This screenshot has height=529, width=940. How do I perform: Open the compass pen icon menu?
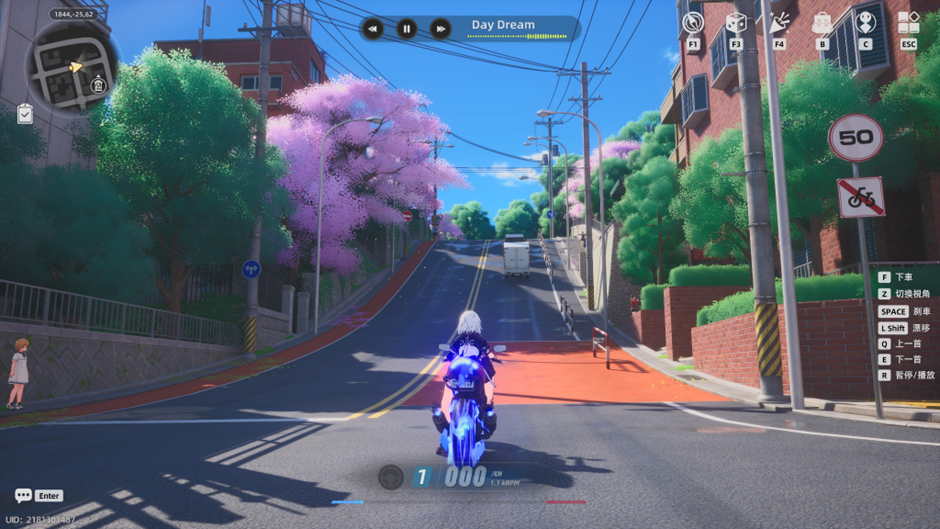pos(693,23)
